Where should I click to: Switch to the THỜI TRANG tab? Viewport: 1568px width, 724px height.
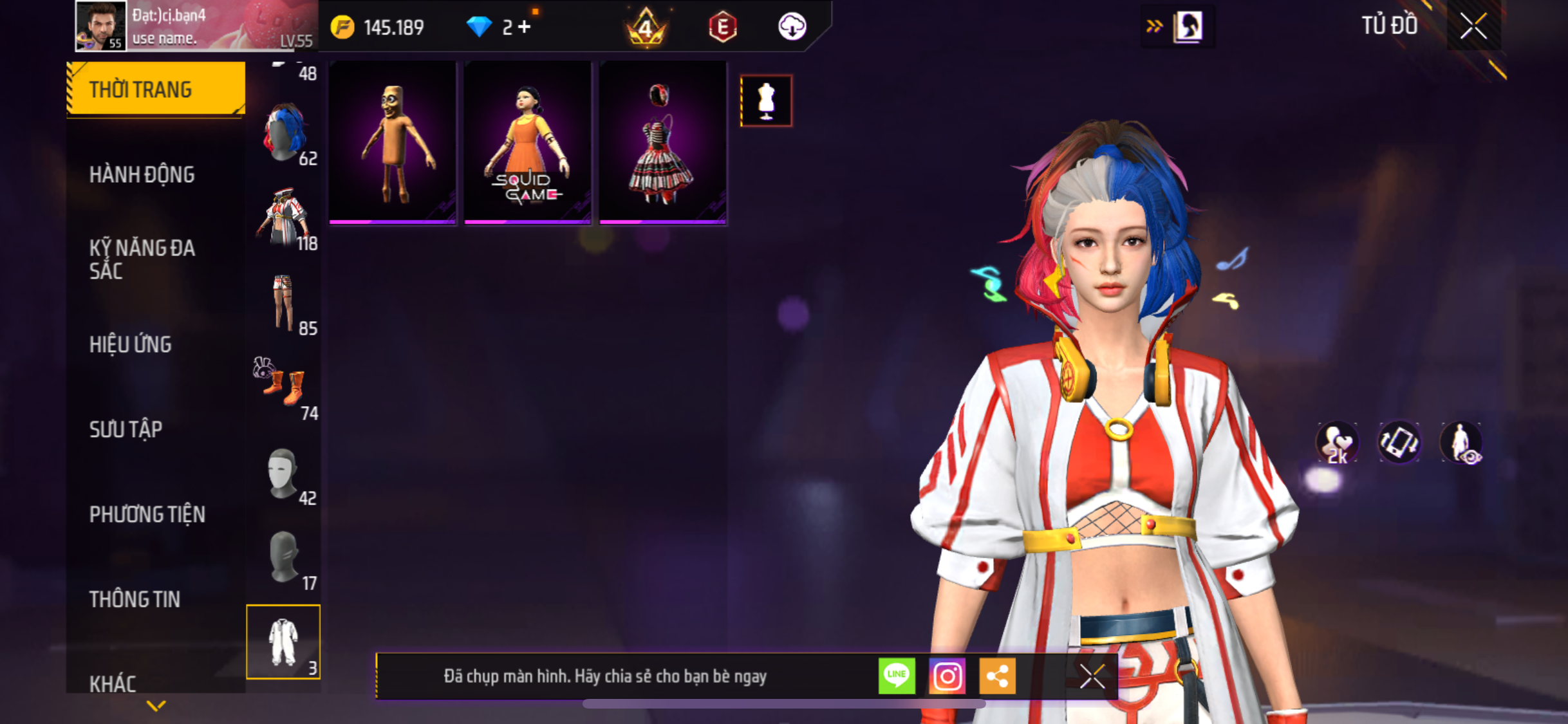pos(156,89)
